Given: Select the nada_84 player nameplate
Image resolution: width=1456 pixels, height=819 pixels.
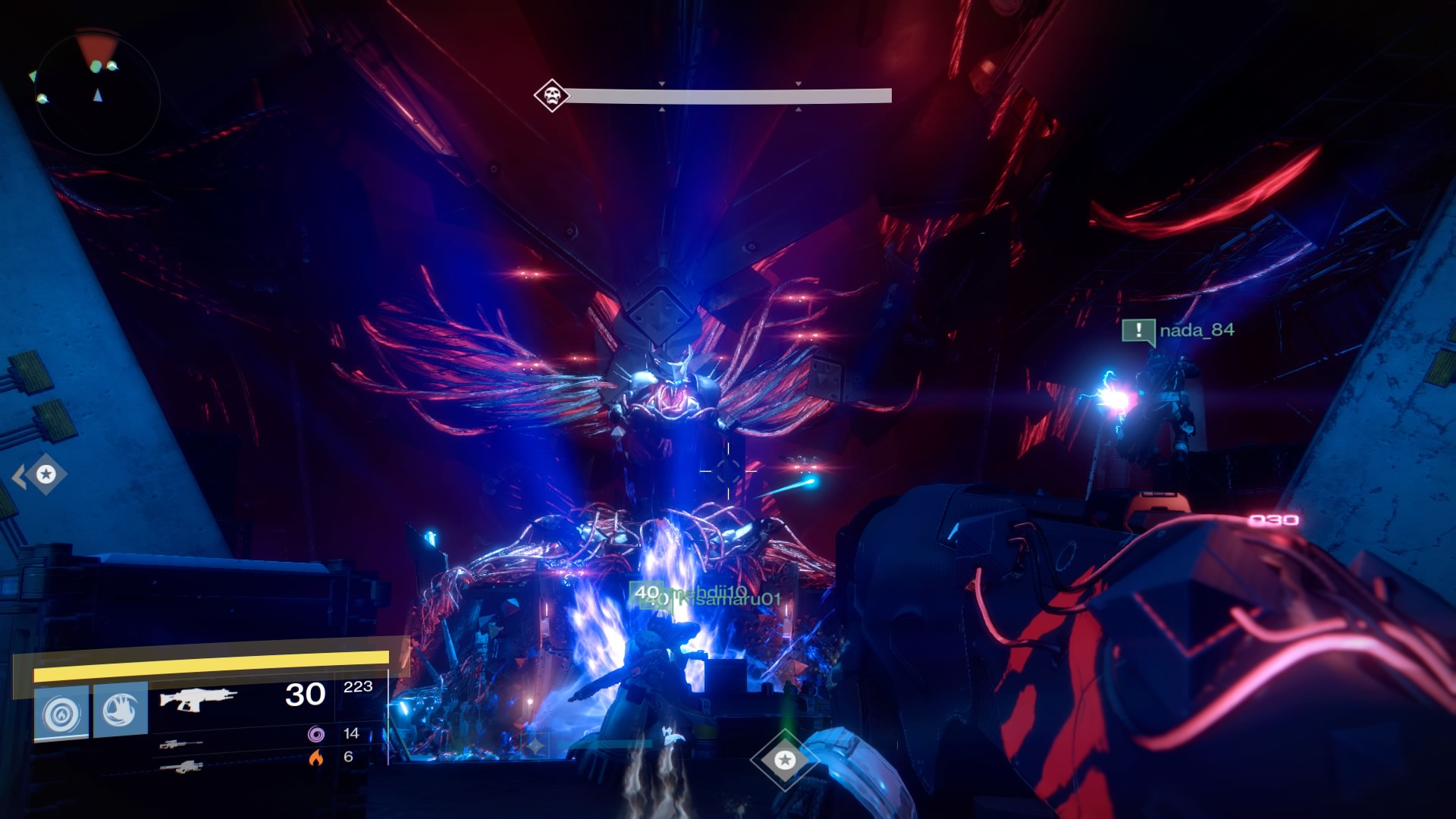Looking at the screenshot, I should click(1197, 330).
